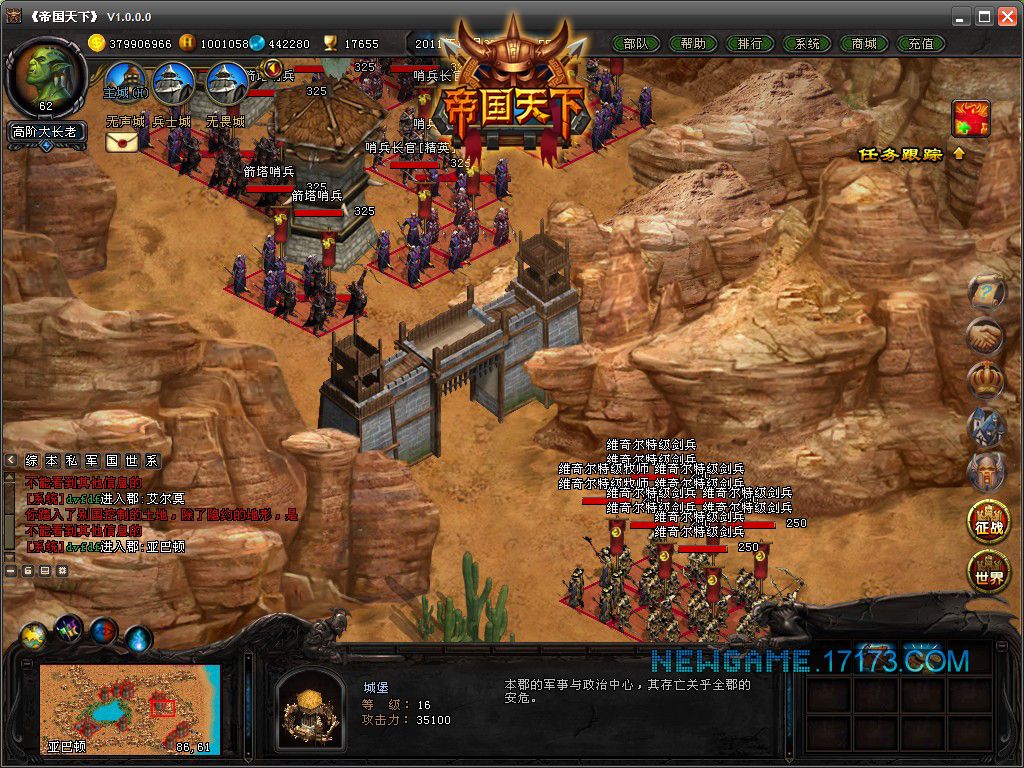Expand the 任务跟踪 quest tracker arrow
1024x768 pixels.
pos(959,154)
